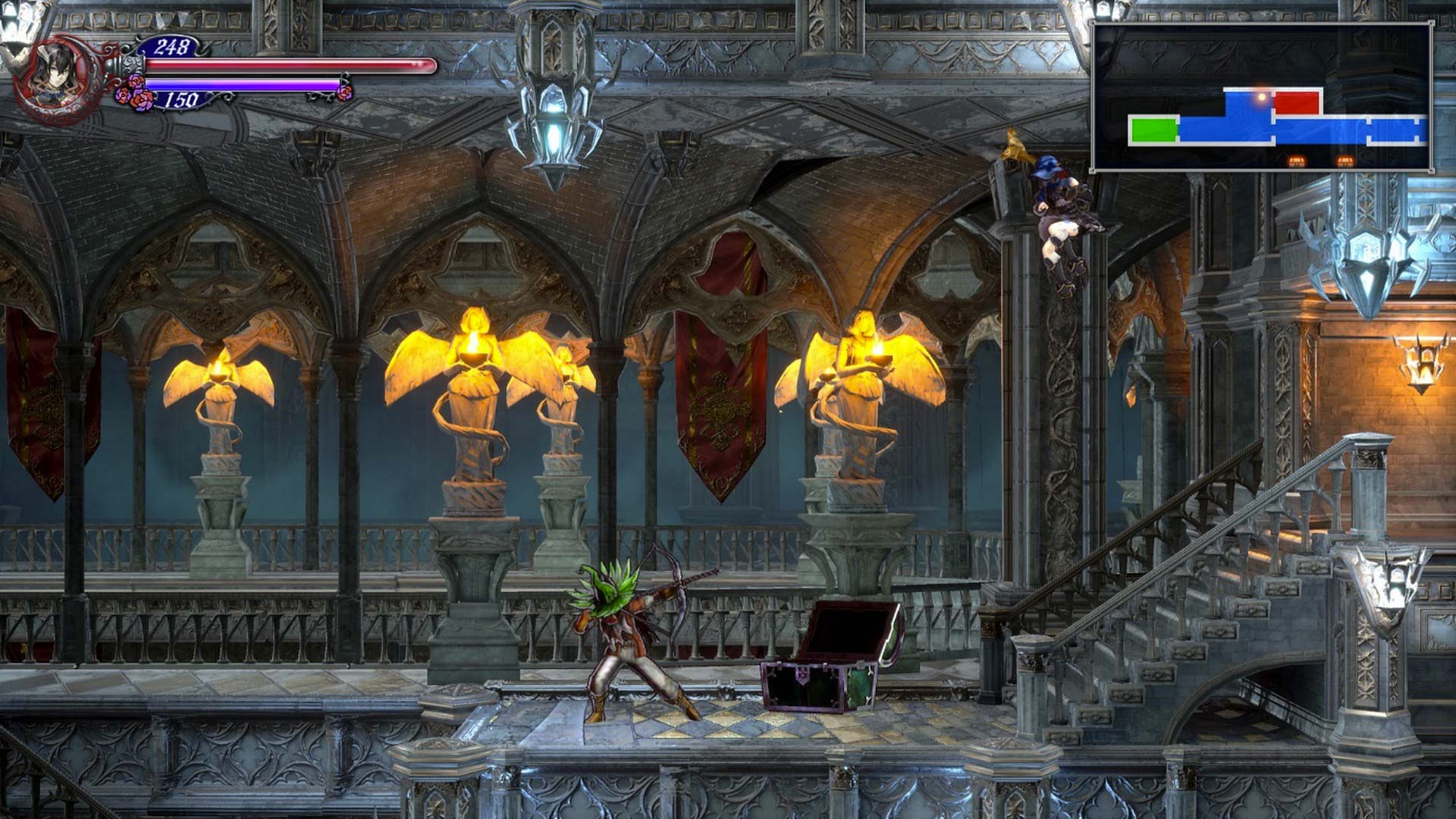The height and width of the screenshot is (819, 1456).
Task: Select the green room on the minimap
Action: (1153, 130)
